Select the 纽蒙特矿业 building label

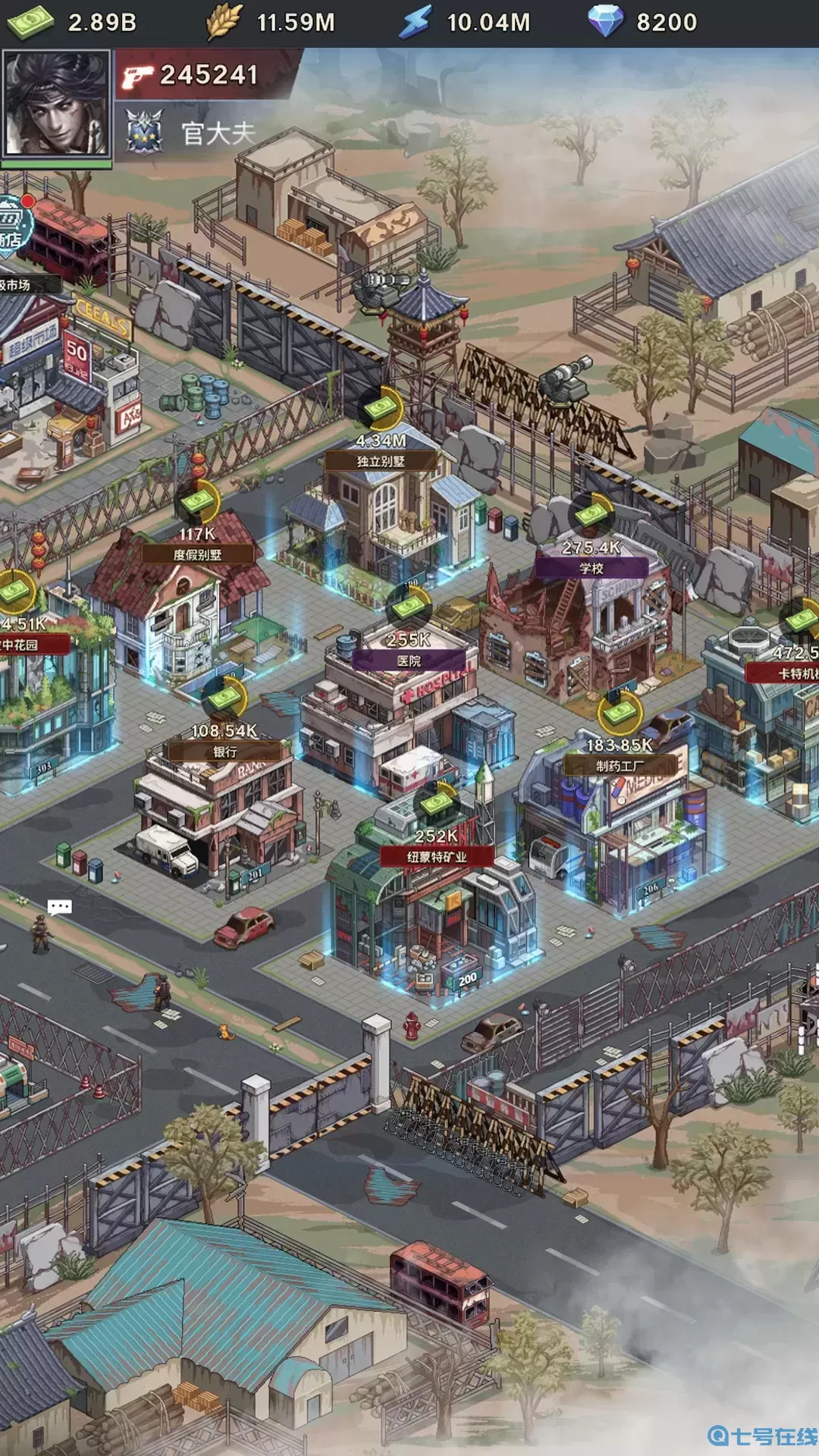437,857
